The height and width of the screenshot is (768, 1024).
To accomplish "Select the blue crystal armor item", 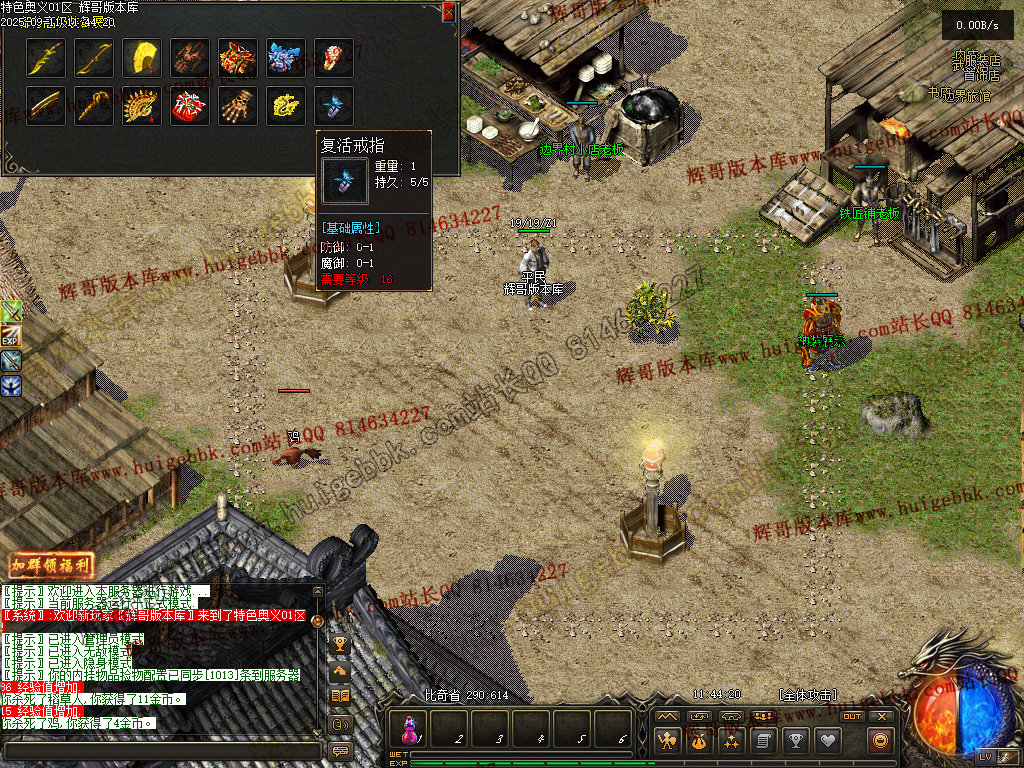I will pos(286,57).
